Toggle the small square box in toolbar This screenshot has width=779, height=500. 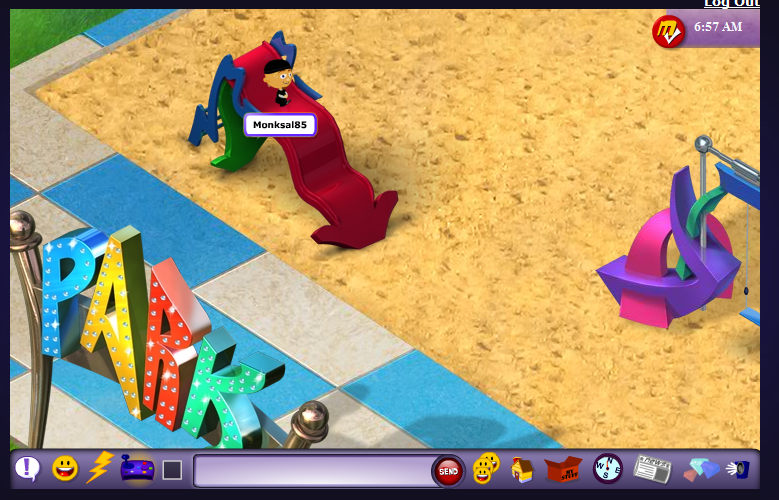tap(172, 469)
